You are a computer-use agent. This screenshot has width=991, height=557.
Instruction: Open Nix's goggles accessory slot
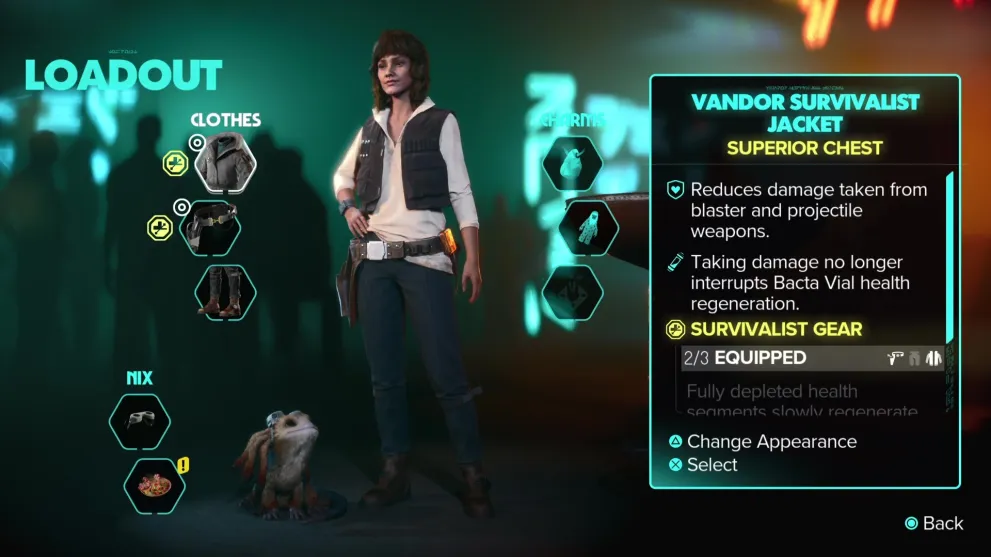pyautogui.click(x=140, y=421)
